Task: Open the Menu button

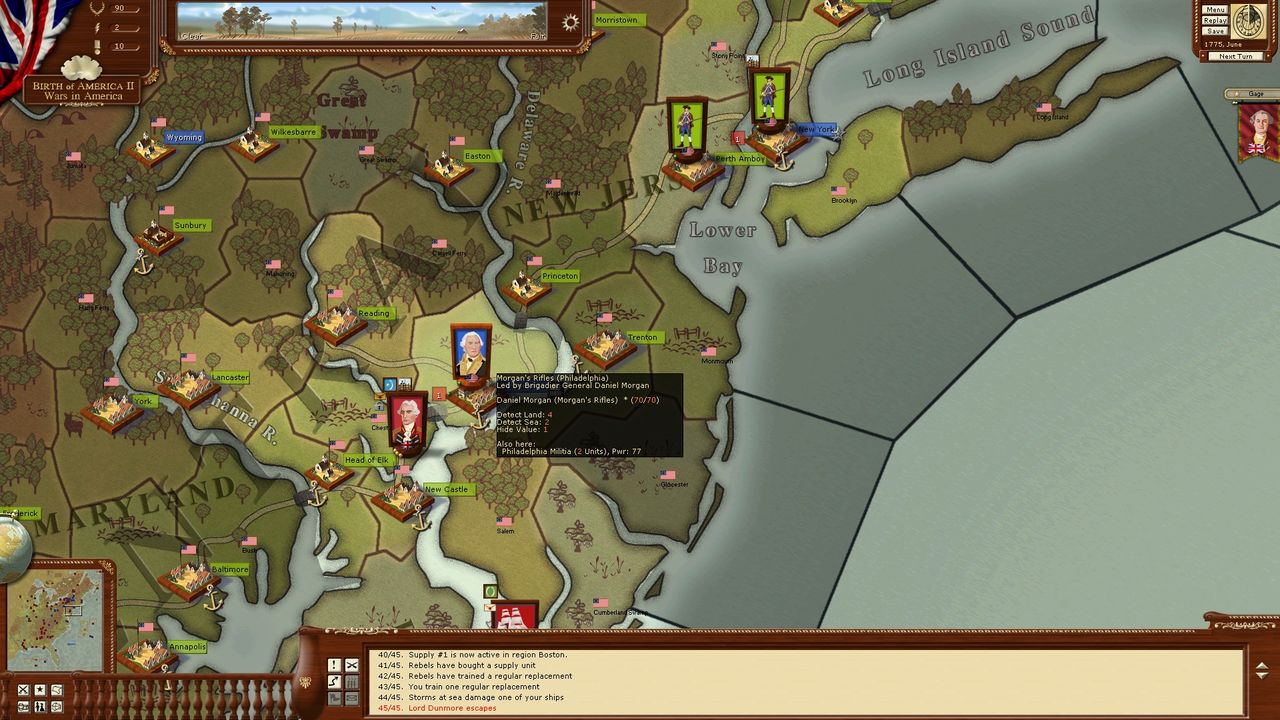Action: pos(1215,10)
